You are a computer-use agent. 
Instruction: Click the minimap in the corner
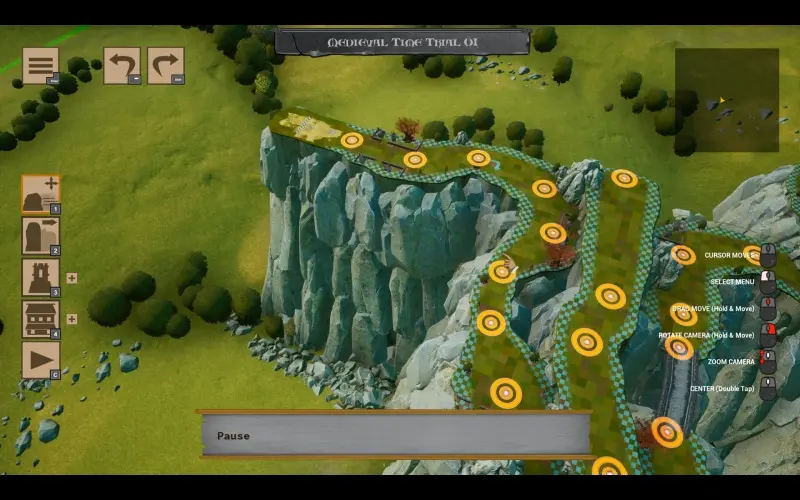(726, 100)
